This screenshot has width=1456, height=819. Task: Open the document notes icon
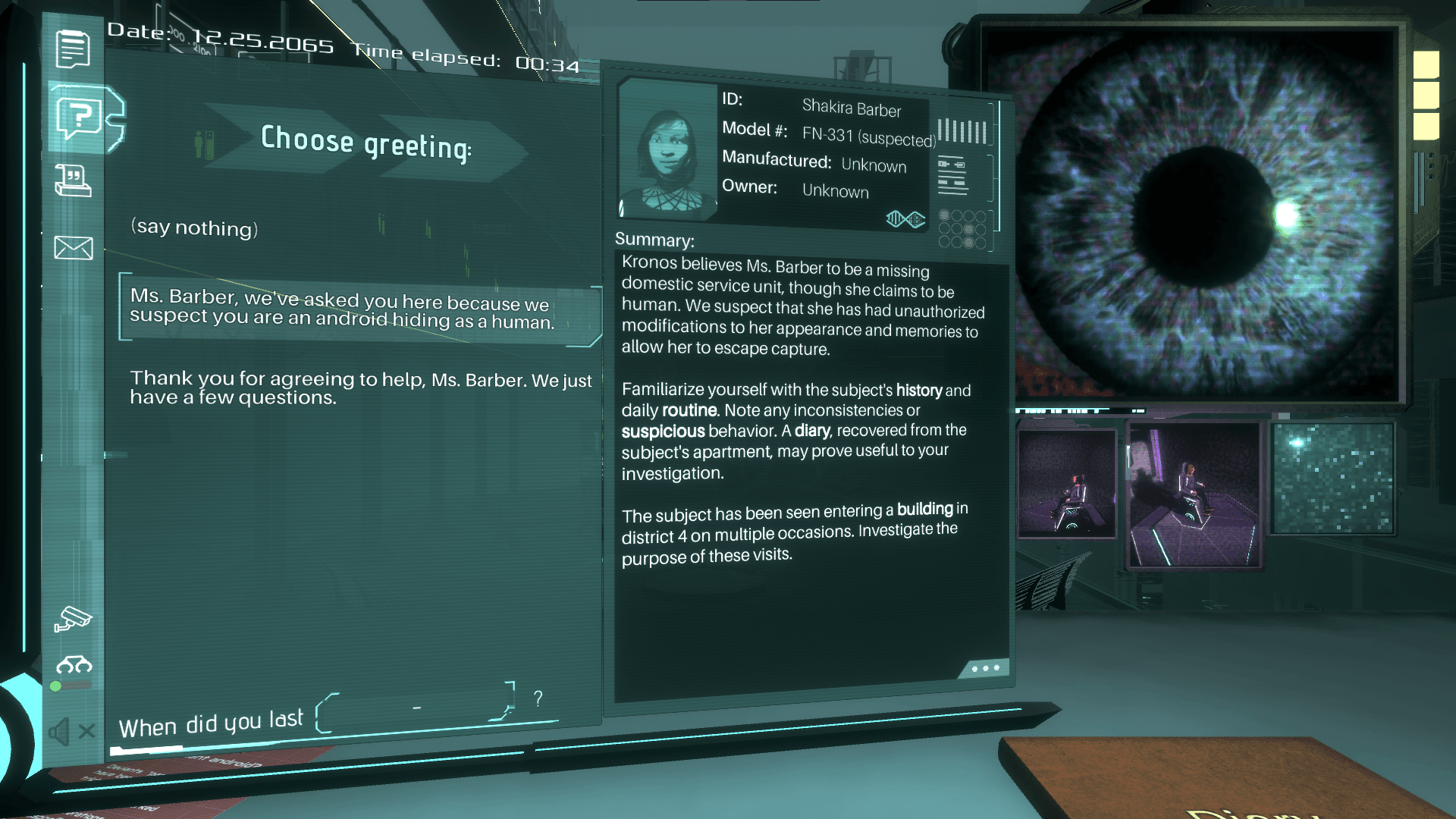pos(73,49)
